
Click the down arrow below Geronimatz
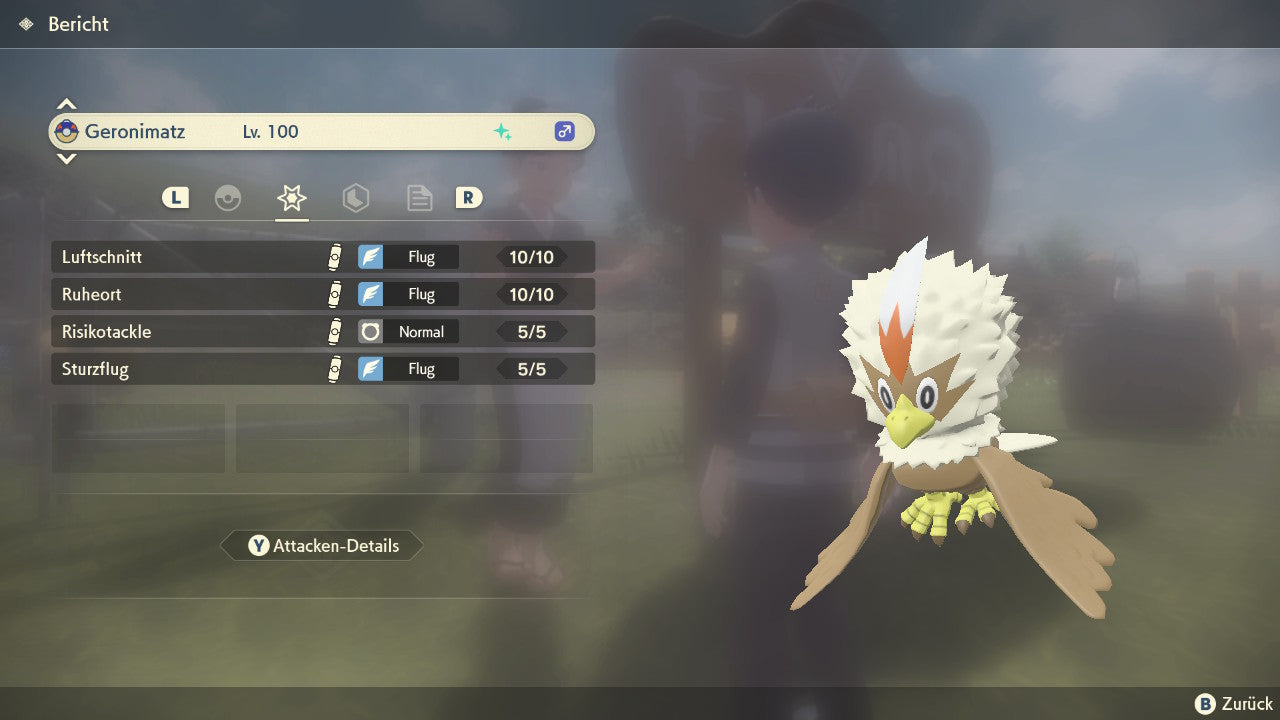pos(66,158)
